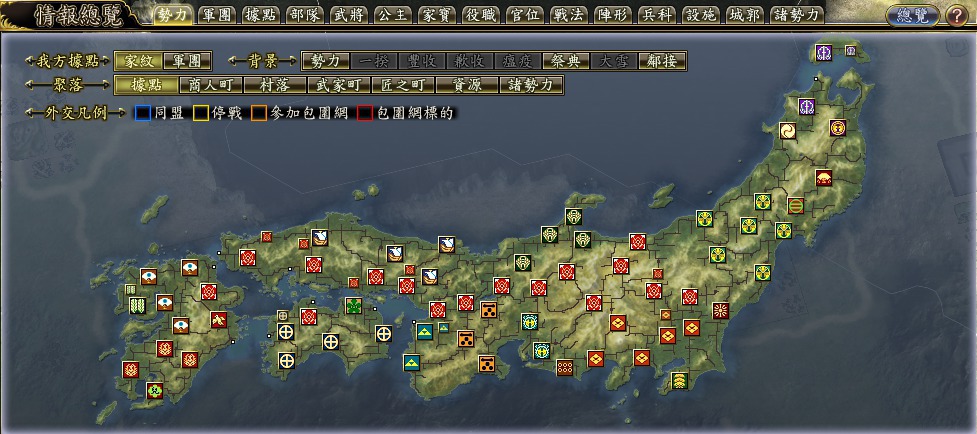Switch to the 軍團 tab
Viewport: 977px width, 434px height.
(x=216, y=15)
